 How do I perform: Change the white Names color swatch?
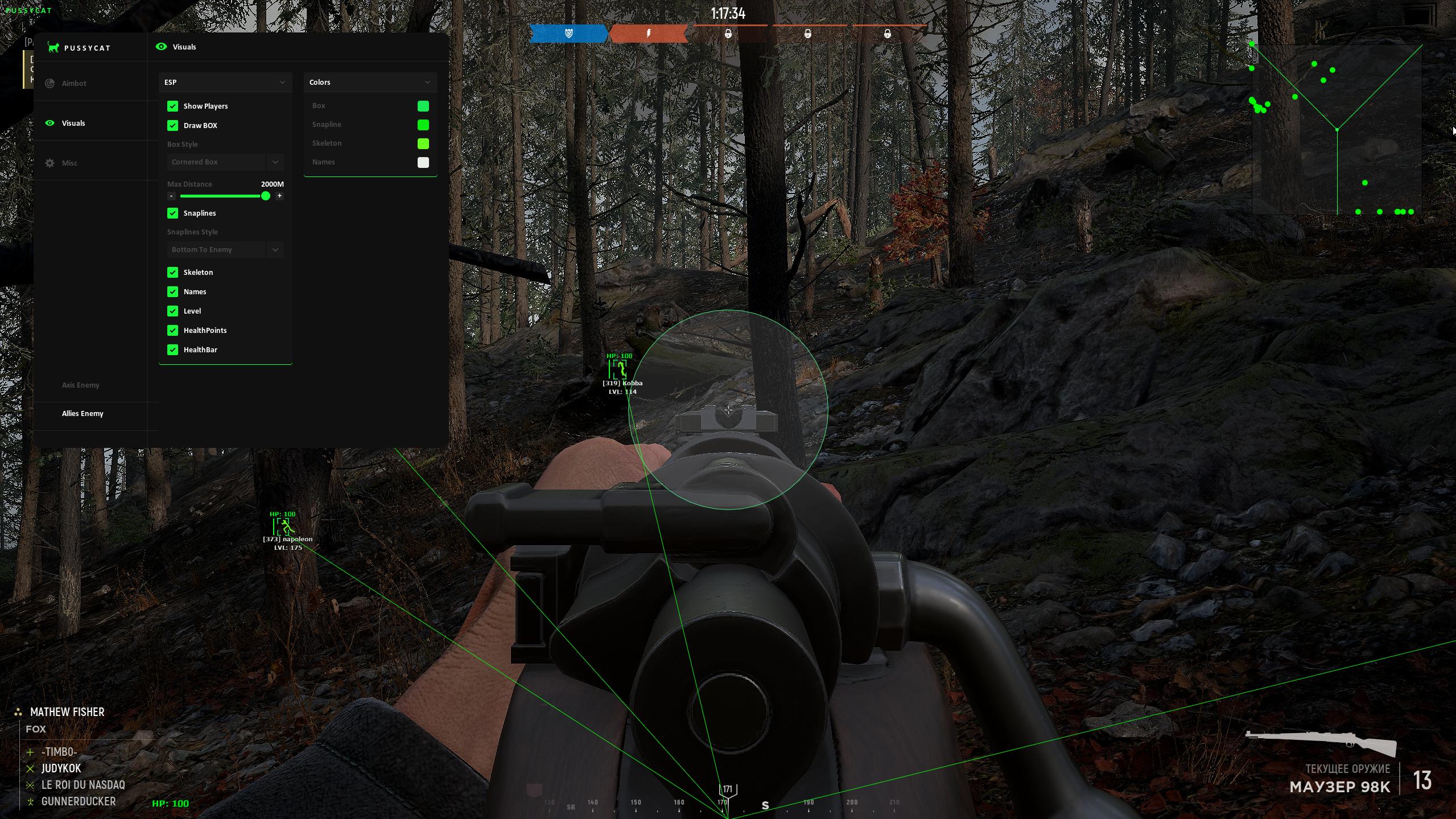pos(423,163)
